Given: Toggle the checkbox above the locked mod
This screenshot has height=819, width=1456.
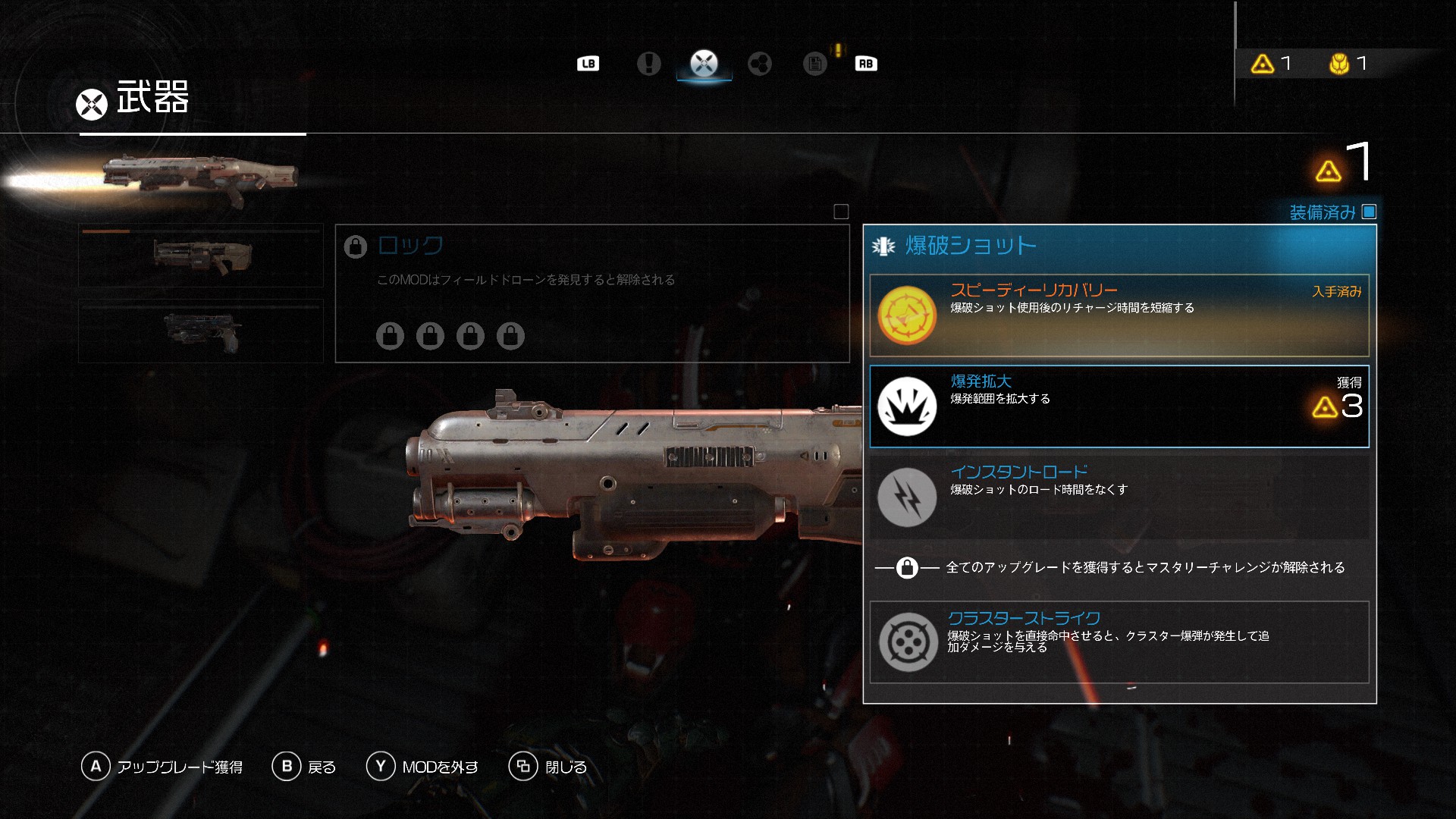Looking at the screenshot, I should pos(841,212).
